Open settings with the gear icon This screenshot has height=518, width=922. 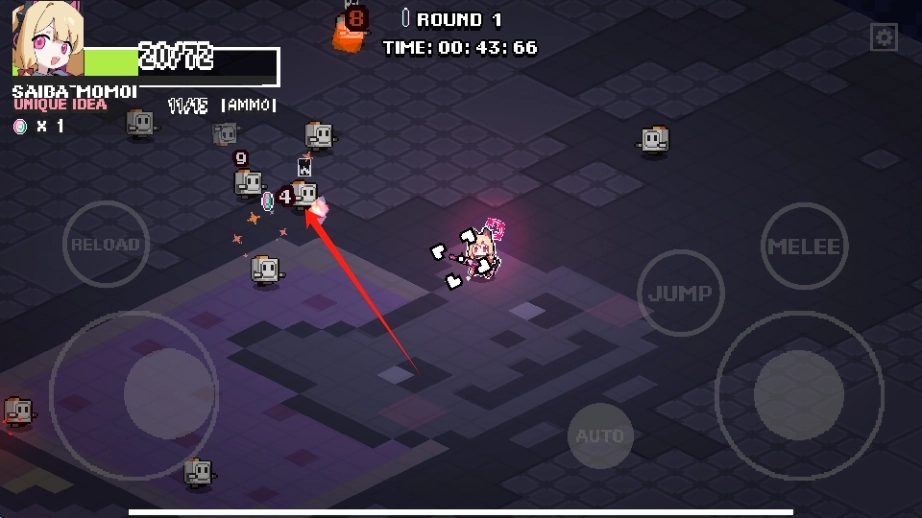pyautogui.click(x=884, y=38)
